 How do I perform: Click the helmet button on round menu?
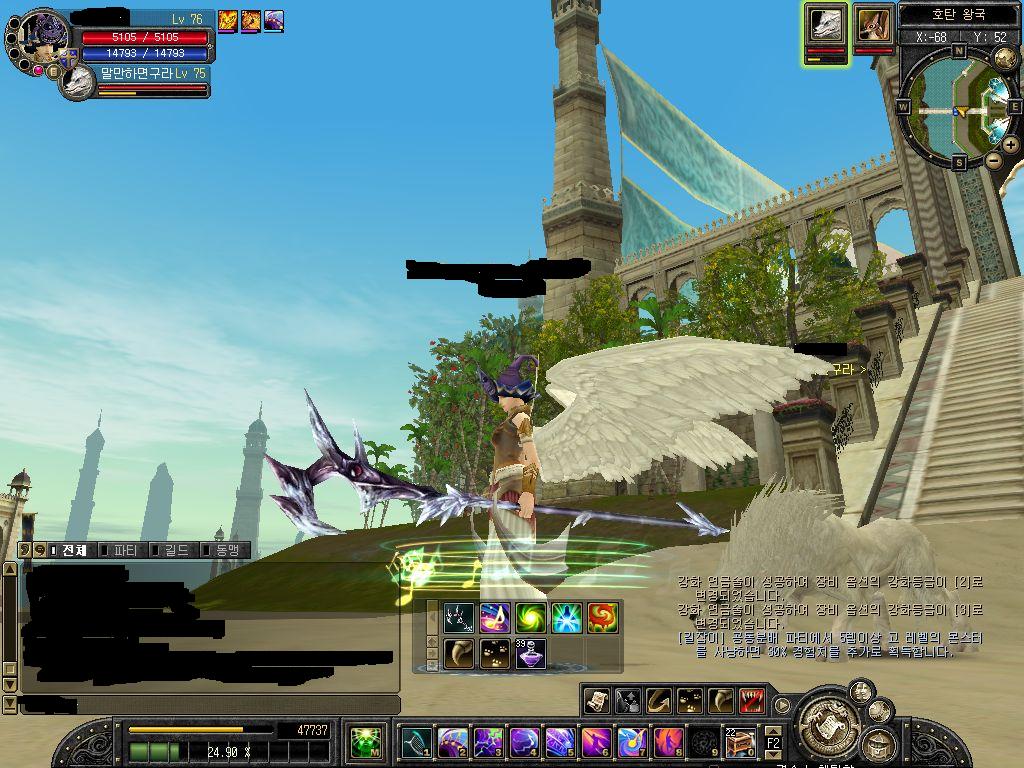879,745
